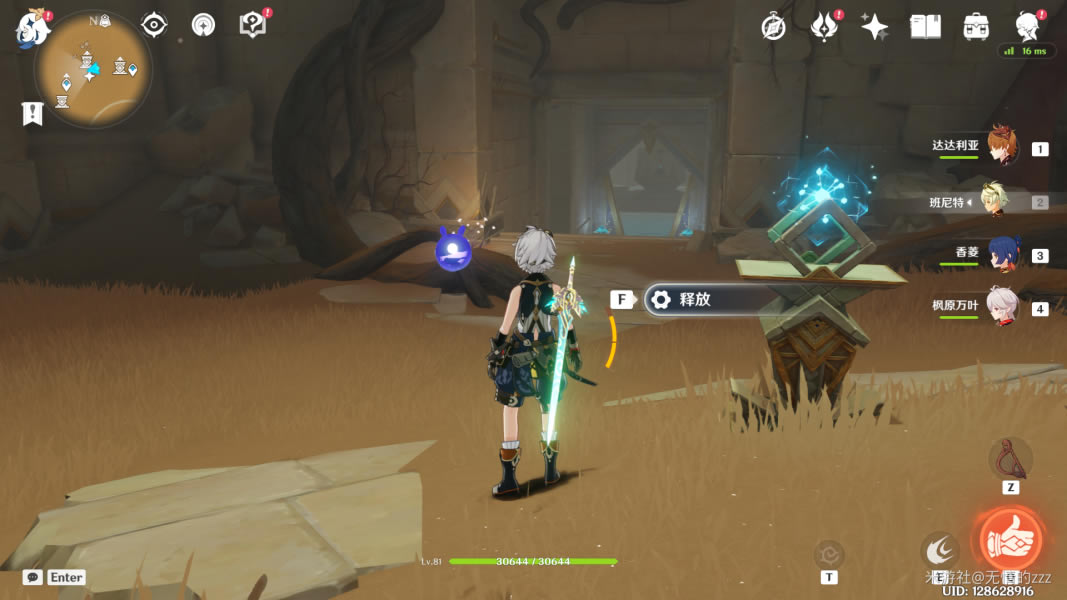This screenshot has height=600, width=1067.
Task: Open the character profile head icon
Action: pyautogui.click(x=1027, y=25)
